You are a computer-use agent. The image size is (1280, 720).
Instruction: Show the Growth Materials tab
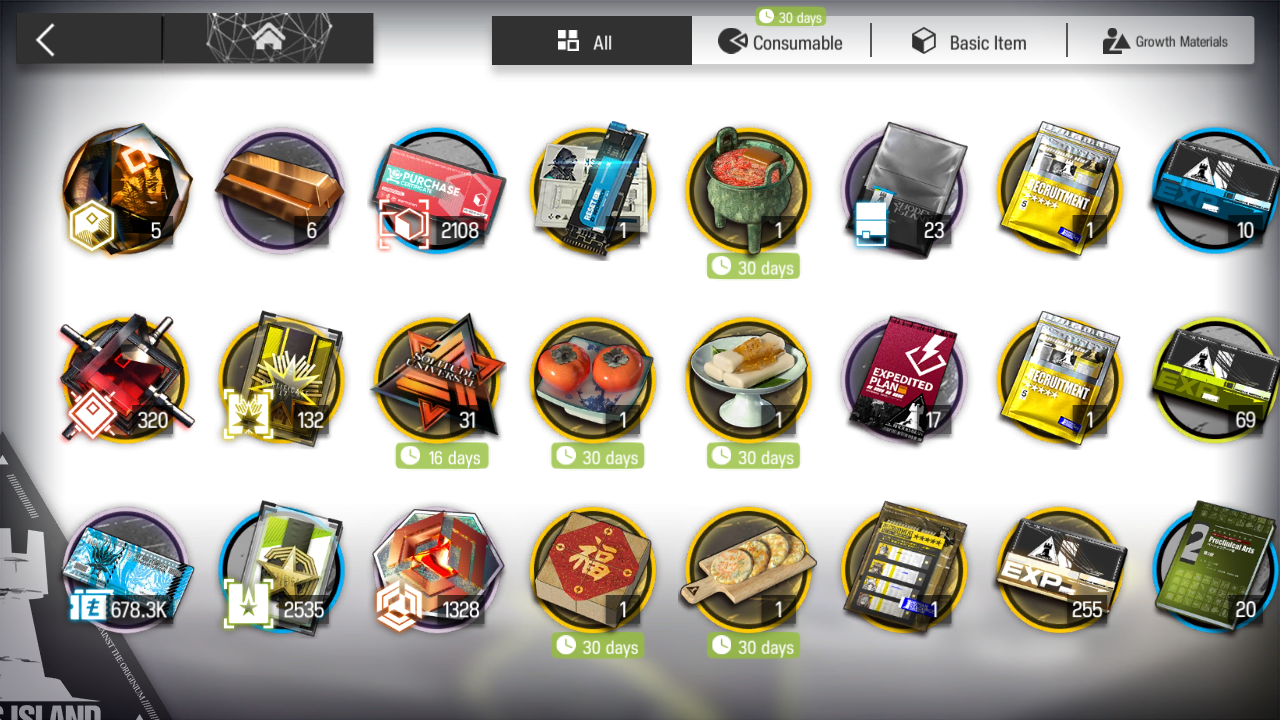1164,41
